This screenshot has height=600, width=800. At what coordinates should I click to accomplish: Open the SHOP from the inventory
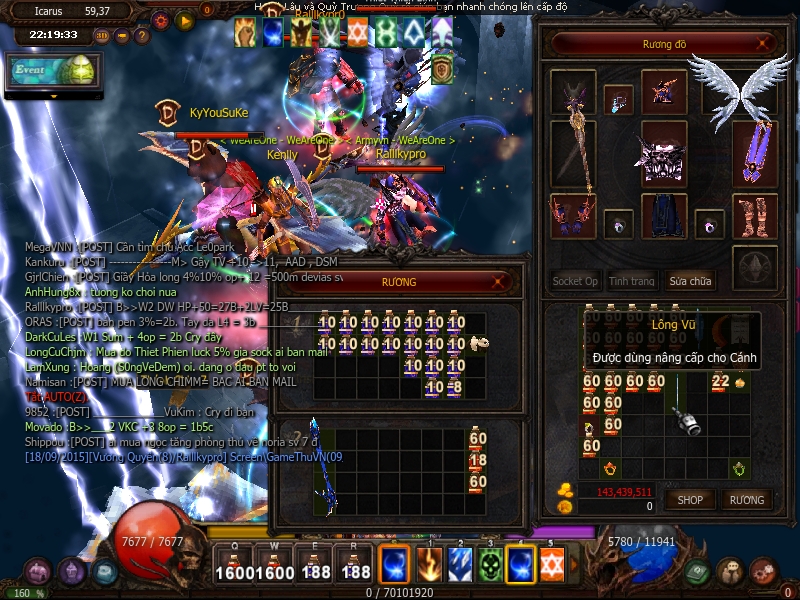(x=690, y=500)
